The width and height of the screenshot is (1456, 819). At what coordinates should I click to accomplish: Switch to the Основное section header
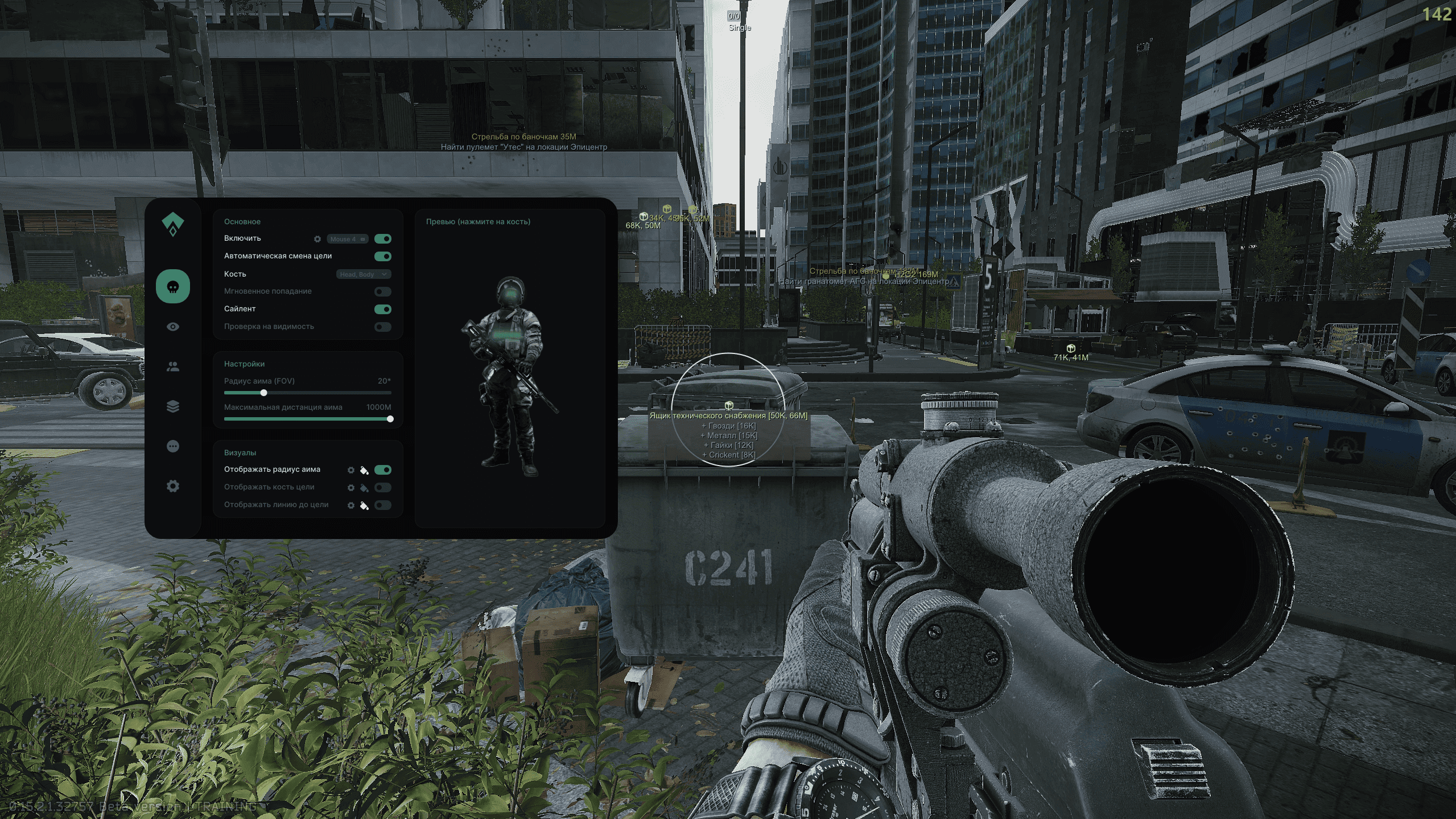244,221
